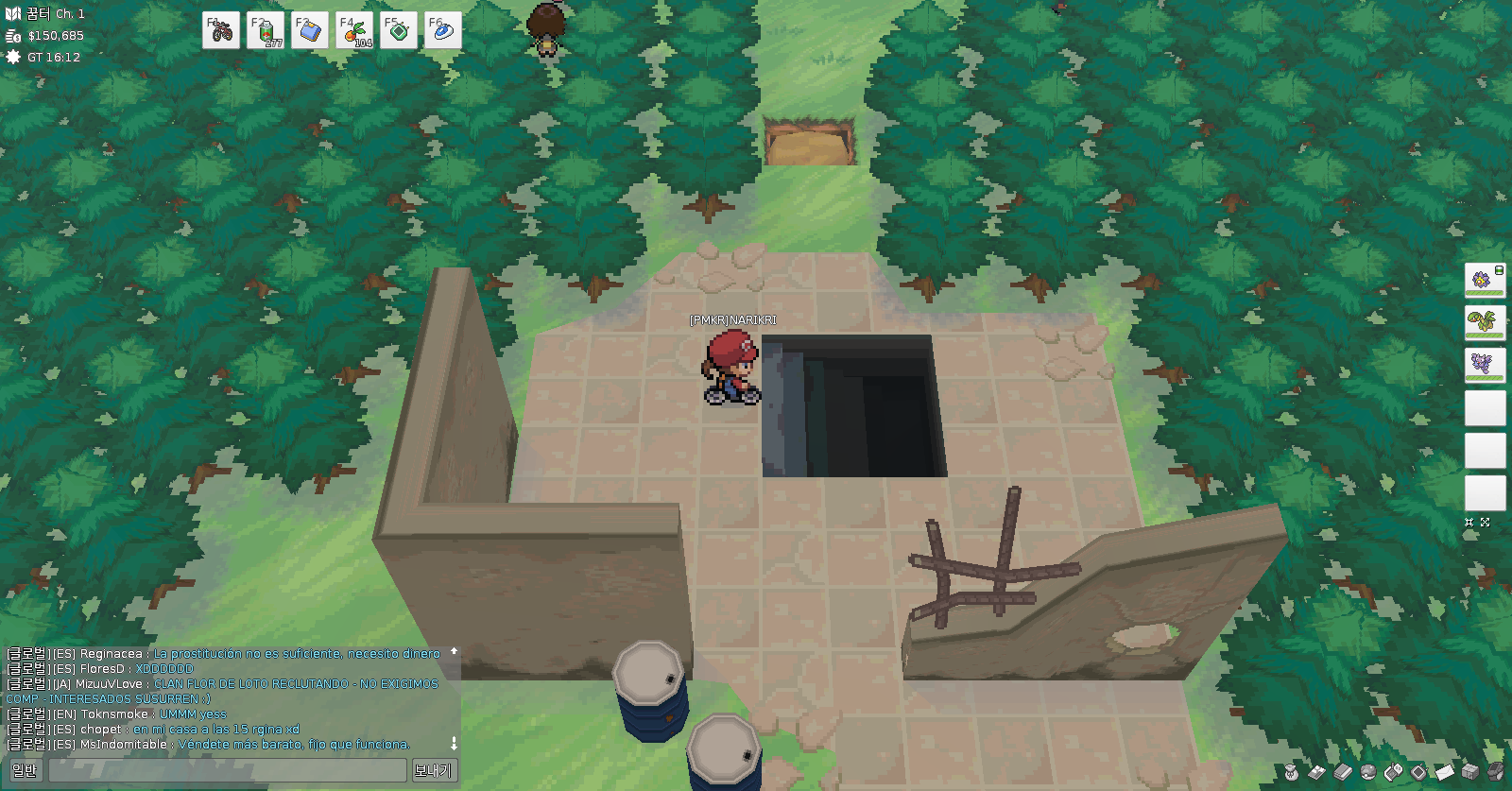The width and height of the screenshot is (1512, 791).
Task: Click the 보내기 send button
Action: click(433, 770)
